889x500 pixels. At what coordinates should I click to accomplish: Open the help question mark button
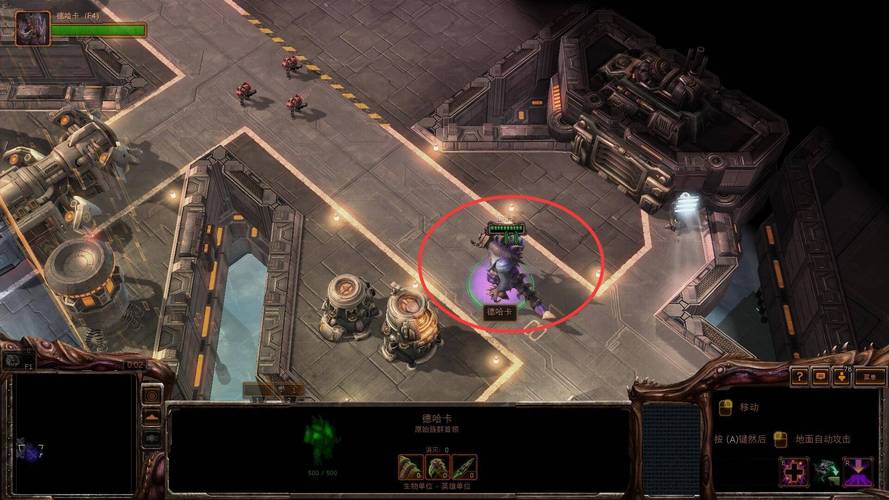click(799, 377)
